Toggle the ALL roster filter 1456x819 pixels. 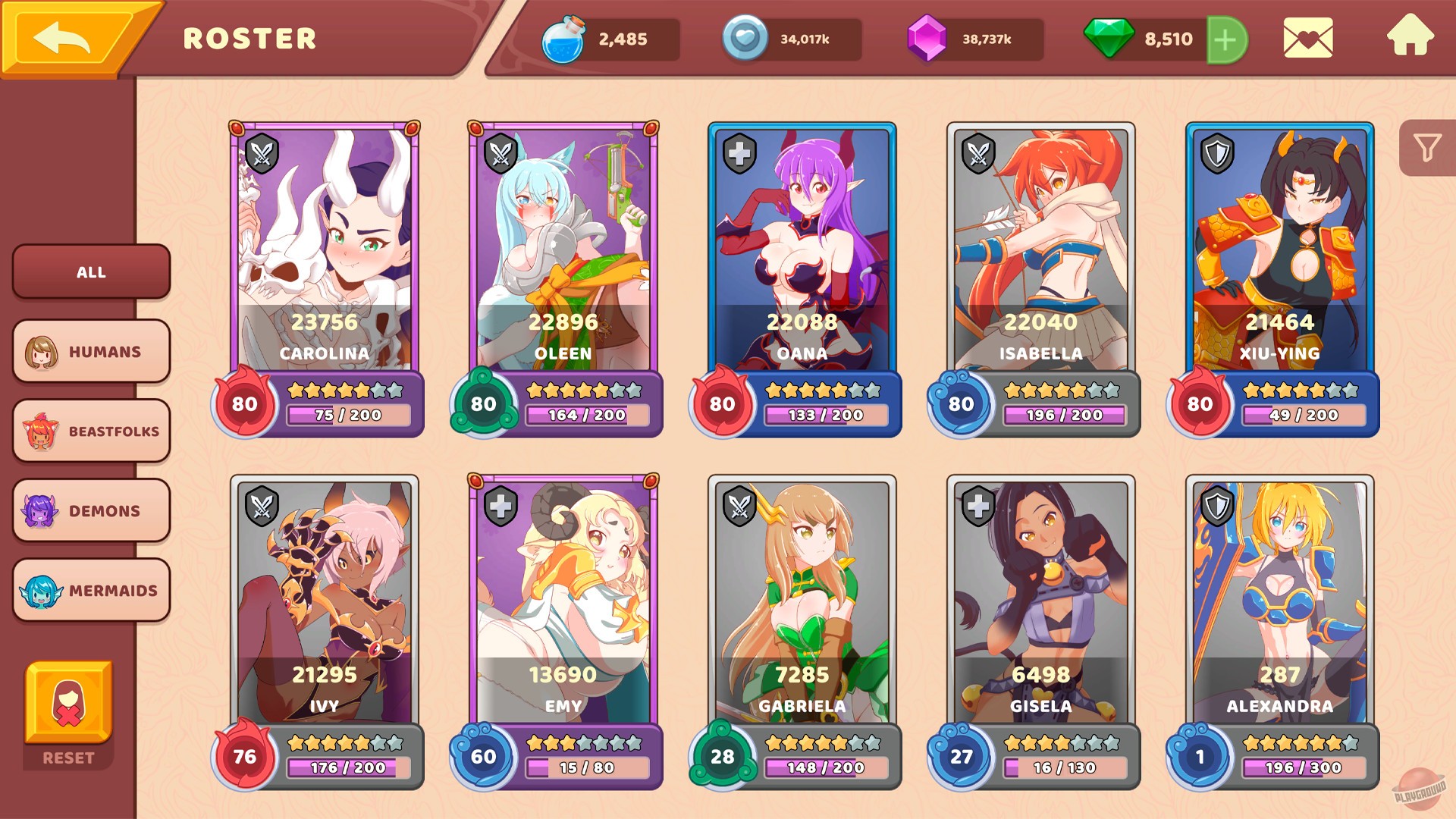pyautogui.click(x=91, y=272)
